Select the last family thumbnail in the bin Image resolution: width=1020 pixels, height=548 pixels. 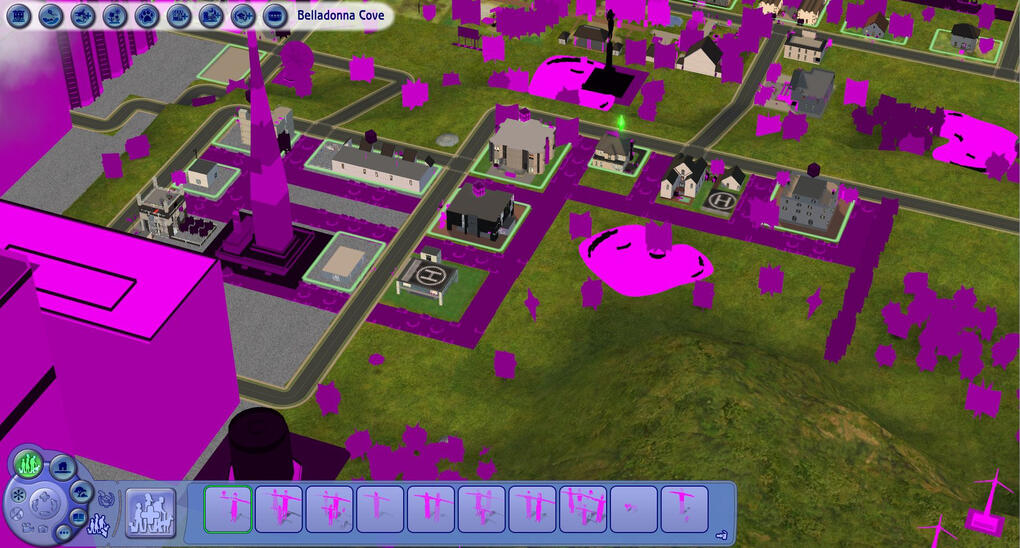(684, 509)
